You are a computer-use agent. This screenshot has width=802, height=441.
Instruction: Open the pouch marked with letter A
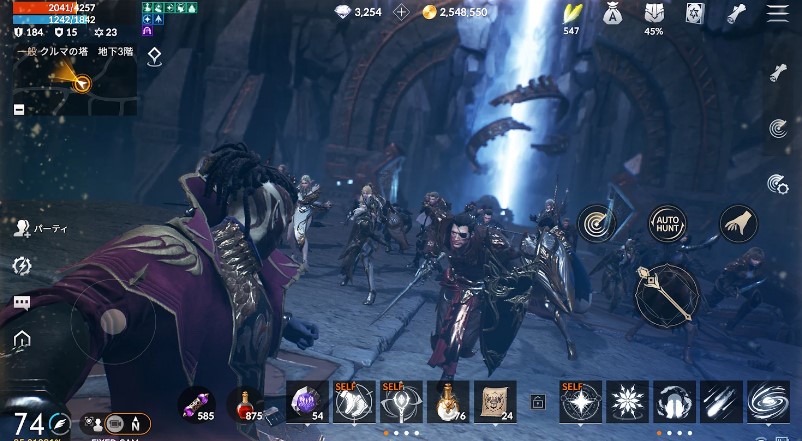[x=613, y=14]
